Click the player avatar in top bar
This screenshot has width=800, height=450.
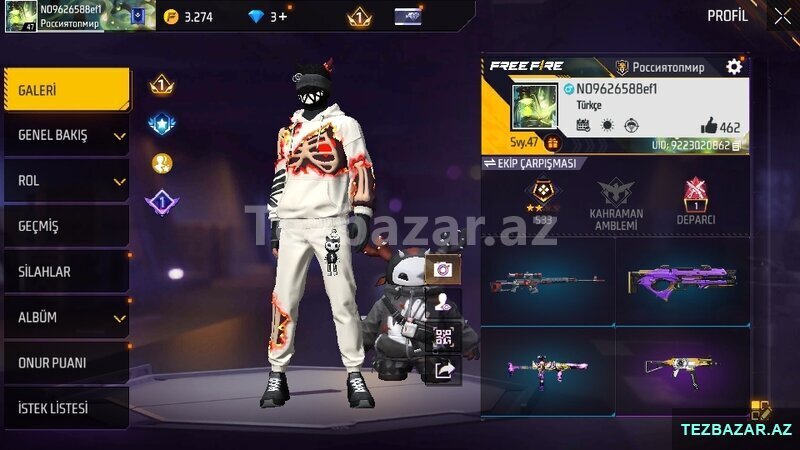(21, 16)
